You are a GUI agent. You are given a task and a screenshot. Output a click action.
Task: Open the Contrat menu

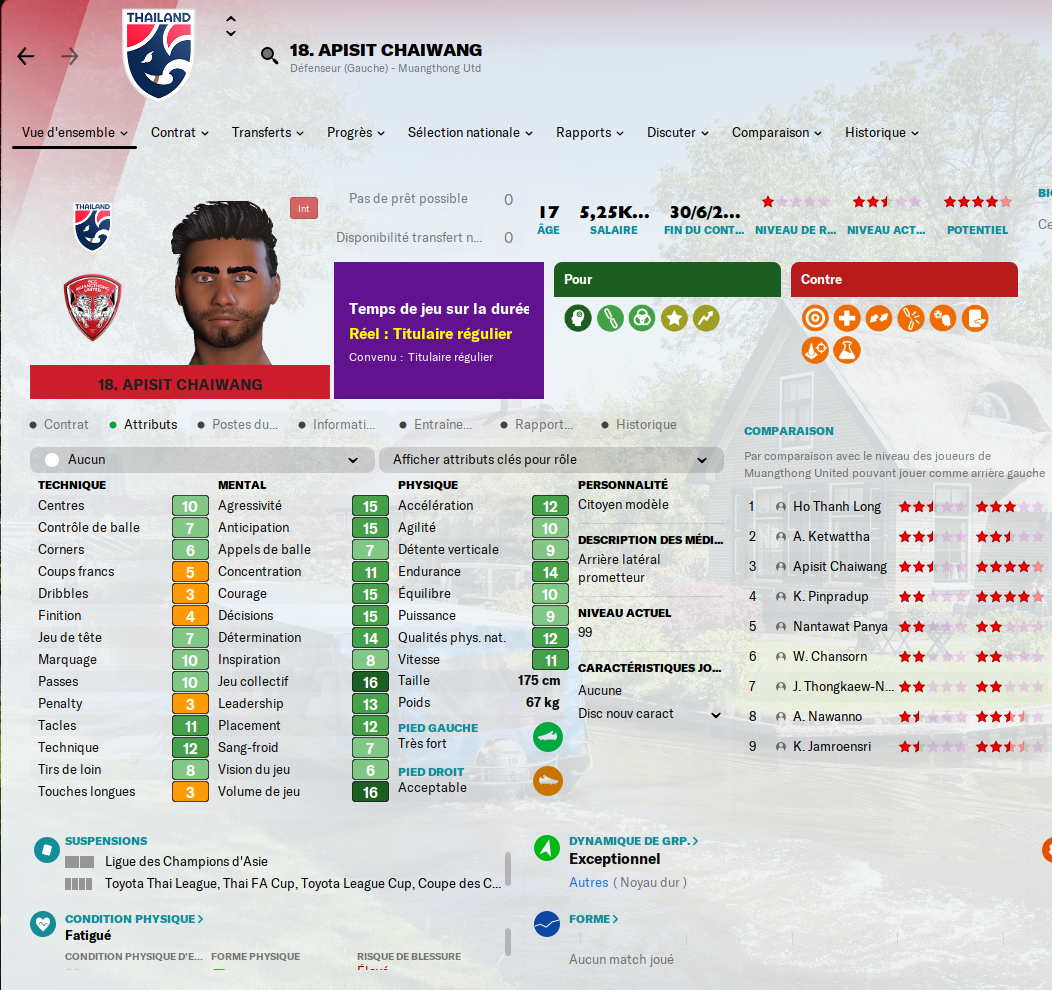(180, 132)
